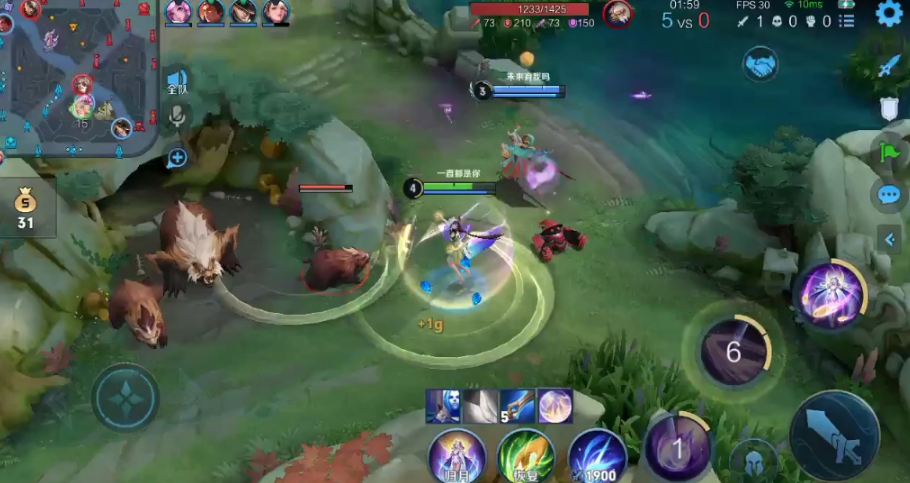Select the pink-haired teammate portrait
Screen dimensions: 910x483
point(178,11)
